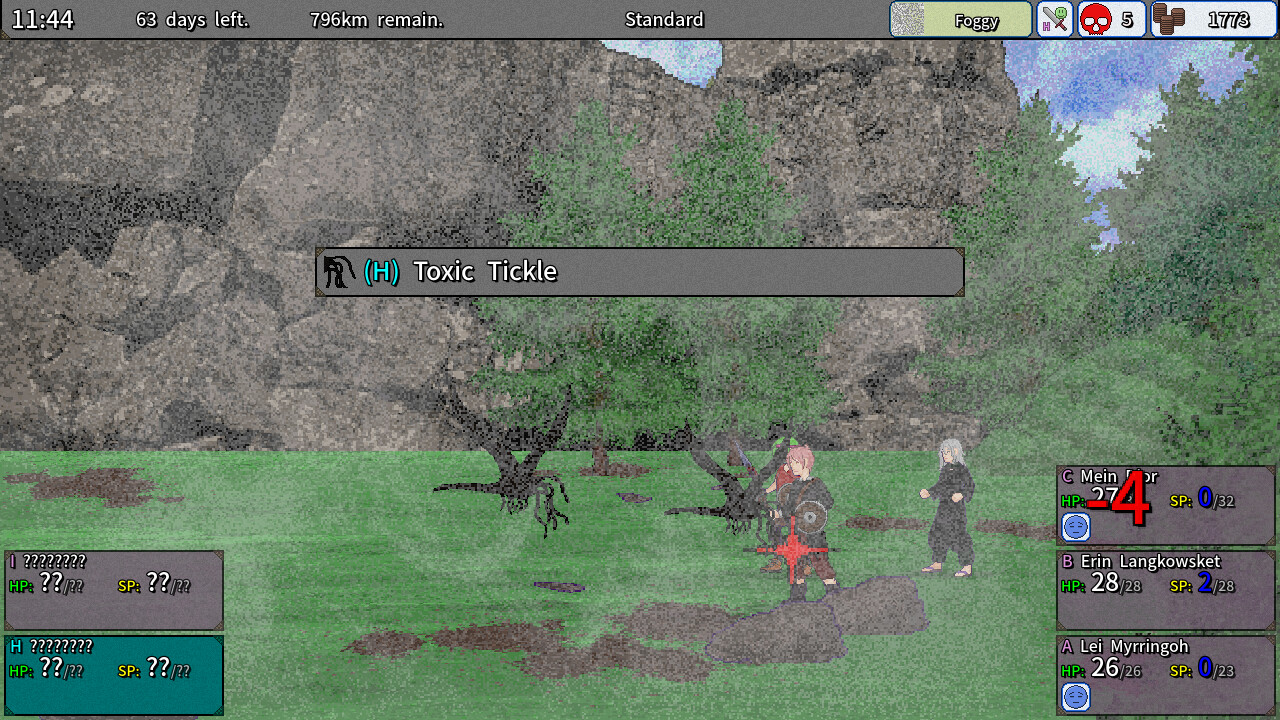Screen dimensions: 1280x720
Task: Click the gray noise swatch beside Foggy
Action: click(908, 19)
